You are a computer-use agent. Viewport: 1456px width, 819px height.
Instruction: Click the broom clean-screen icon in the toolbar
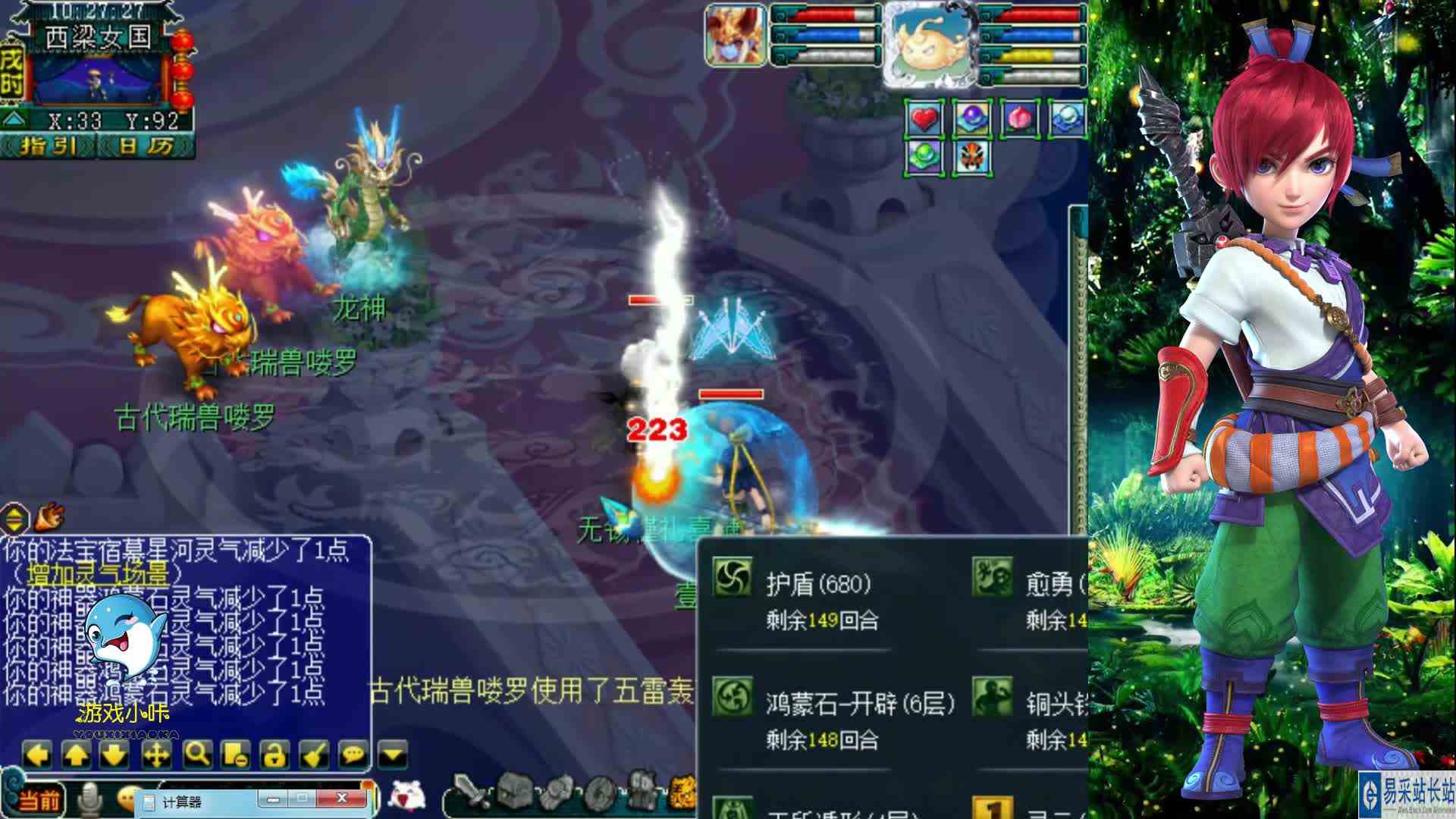312,753
